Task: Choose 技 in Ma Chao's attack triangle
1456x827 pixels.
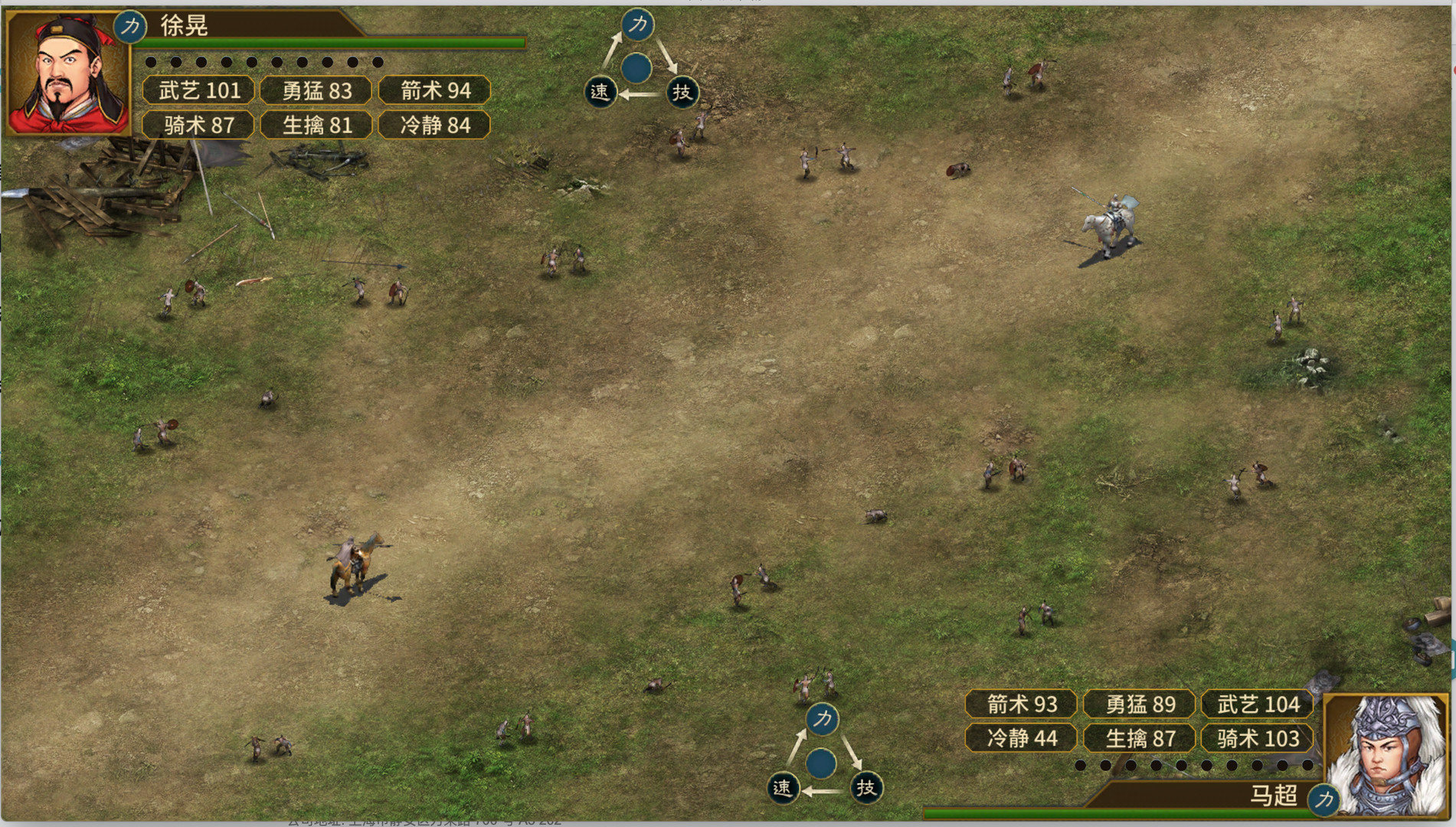Action: tap(865, 788)
